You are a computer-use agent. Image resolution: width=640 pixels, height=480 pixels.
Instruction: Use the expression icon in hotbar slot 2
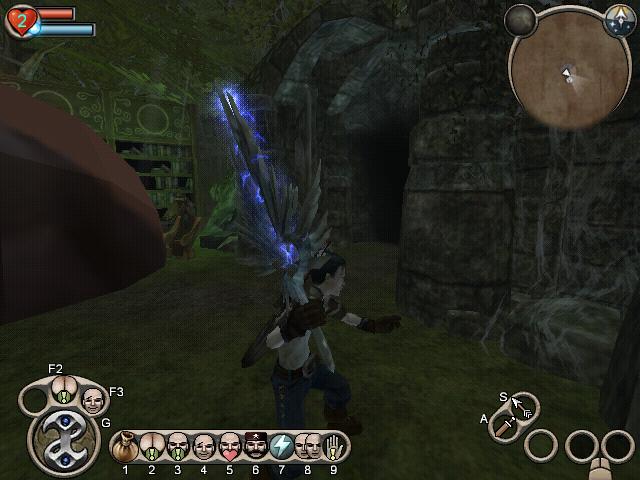[152, 445]
